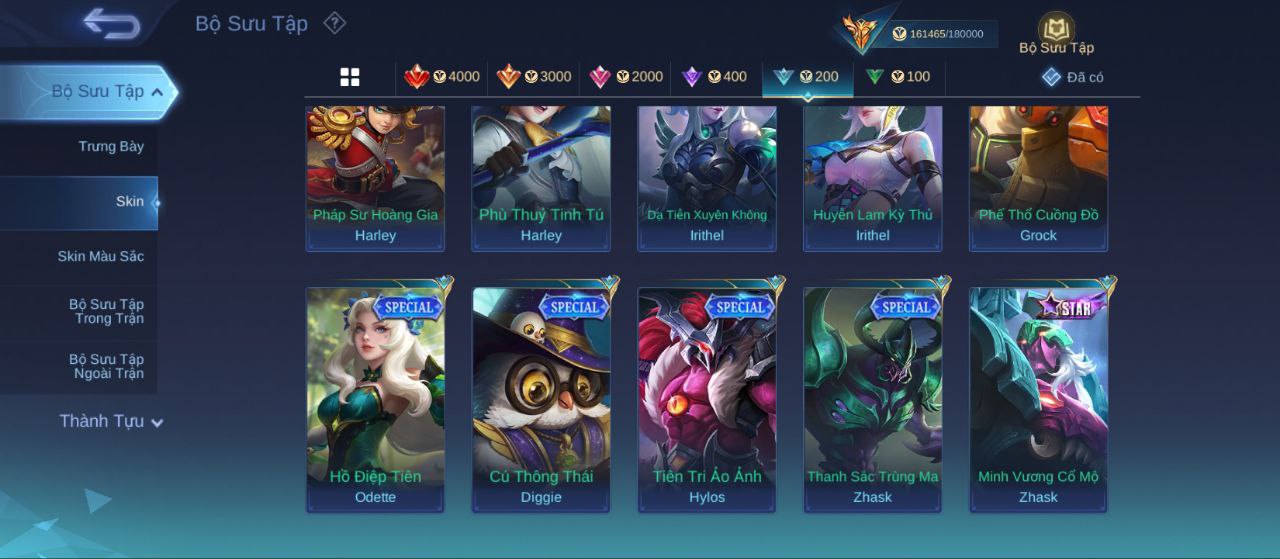Image resolution: width=1280 pixels, height=559 pixels.
Task: Choose Diggie's Cú Thông Thái skin card
Action: (x=541, y=399)
